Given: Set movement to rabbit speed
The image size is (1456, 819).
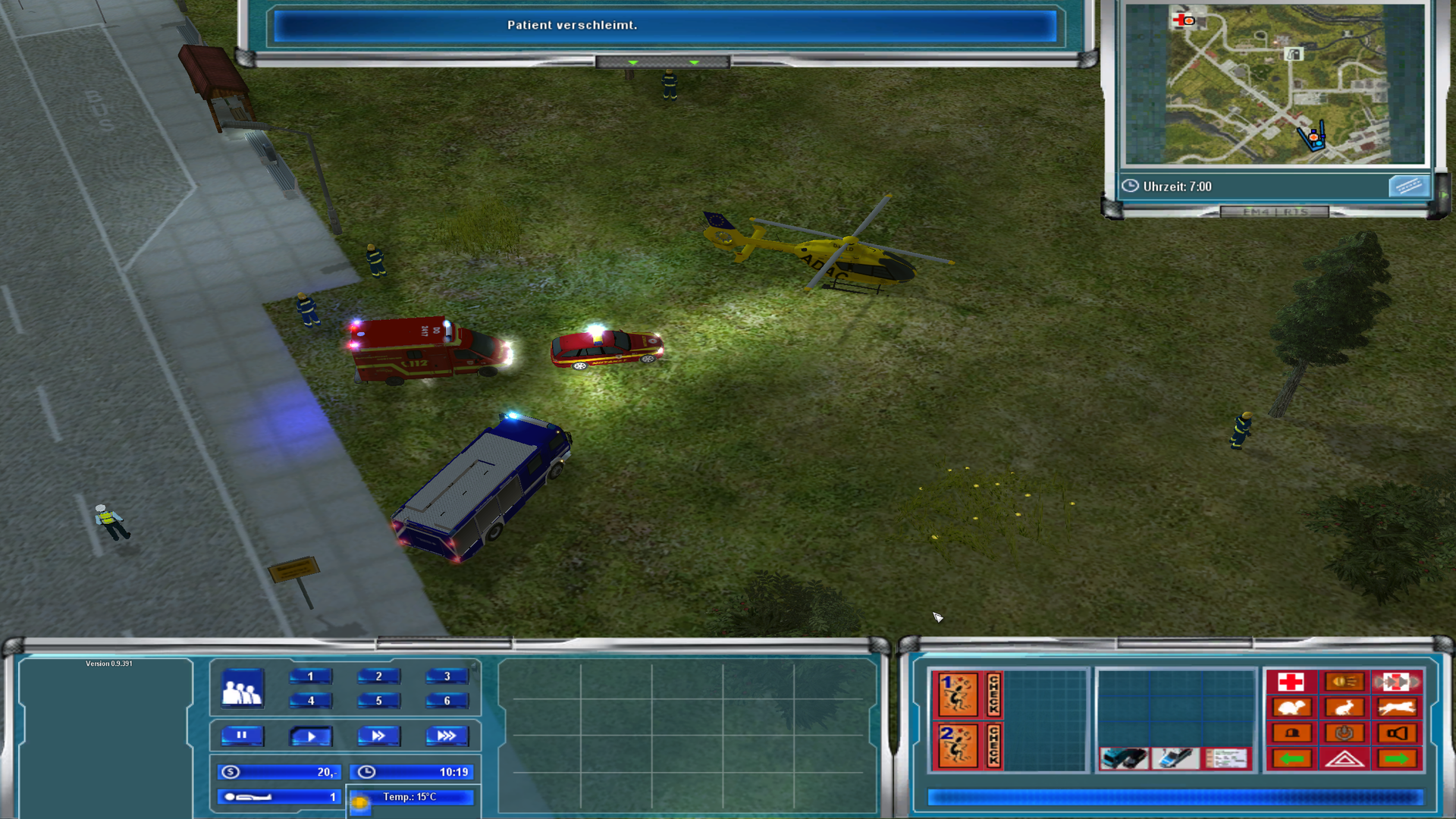Looking at the screenshot, I should point(1344,708).
